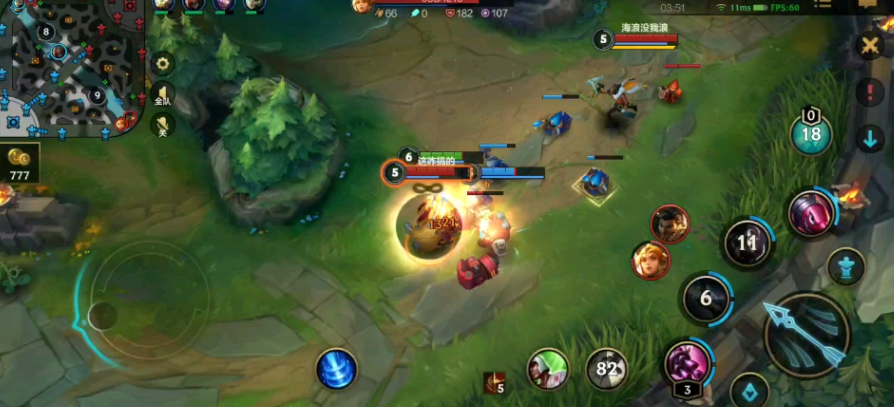Image resolution: width=894 pixels, height=407 pixels.
Task: Use the basic attack arrow button
Action: pos(806,334)
